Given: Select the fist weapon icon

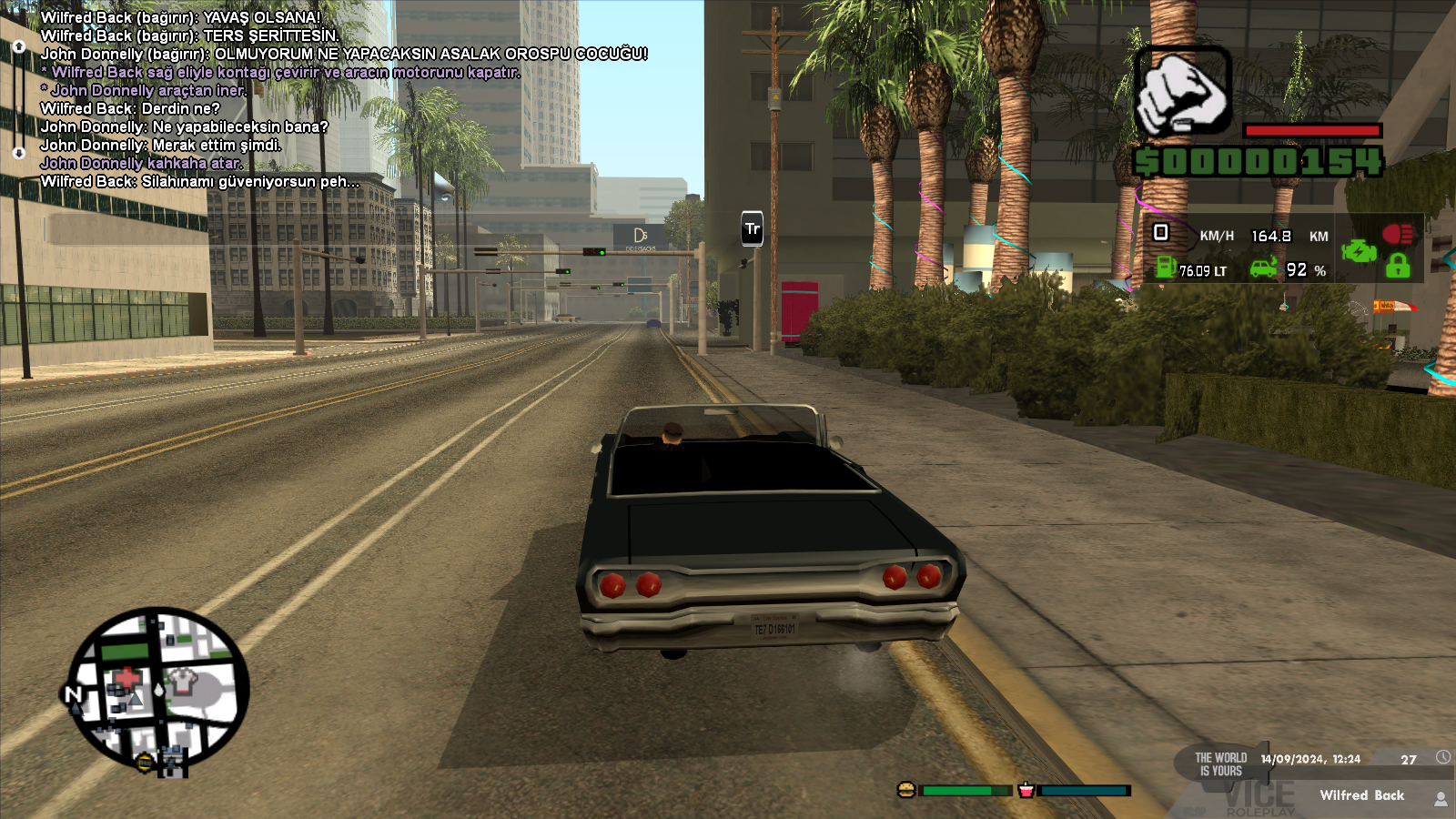Looking at the screenshot, I should click(1183, 93).
